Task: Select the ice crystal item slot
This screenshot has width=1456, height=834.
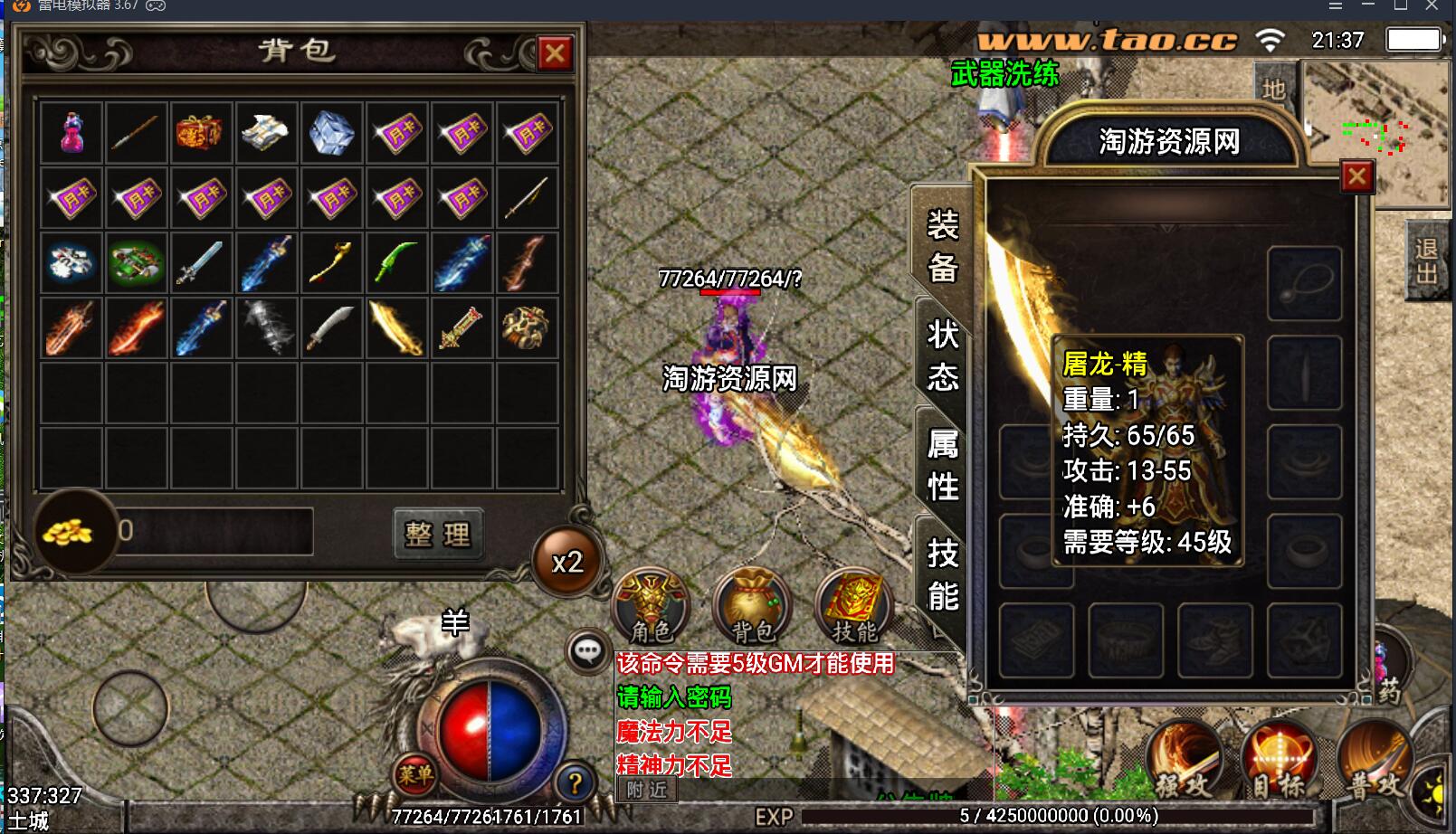Action: pyautogui.click(x=331, y=132)
